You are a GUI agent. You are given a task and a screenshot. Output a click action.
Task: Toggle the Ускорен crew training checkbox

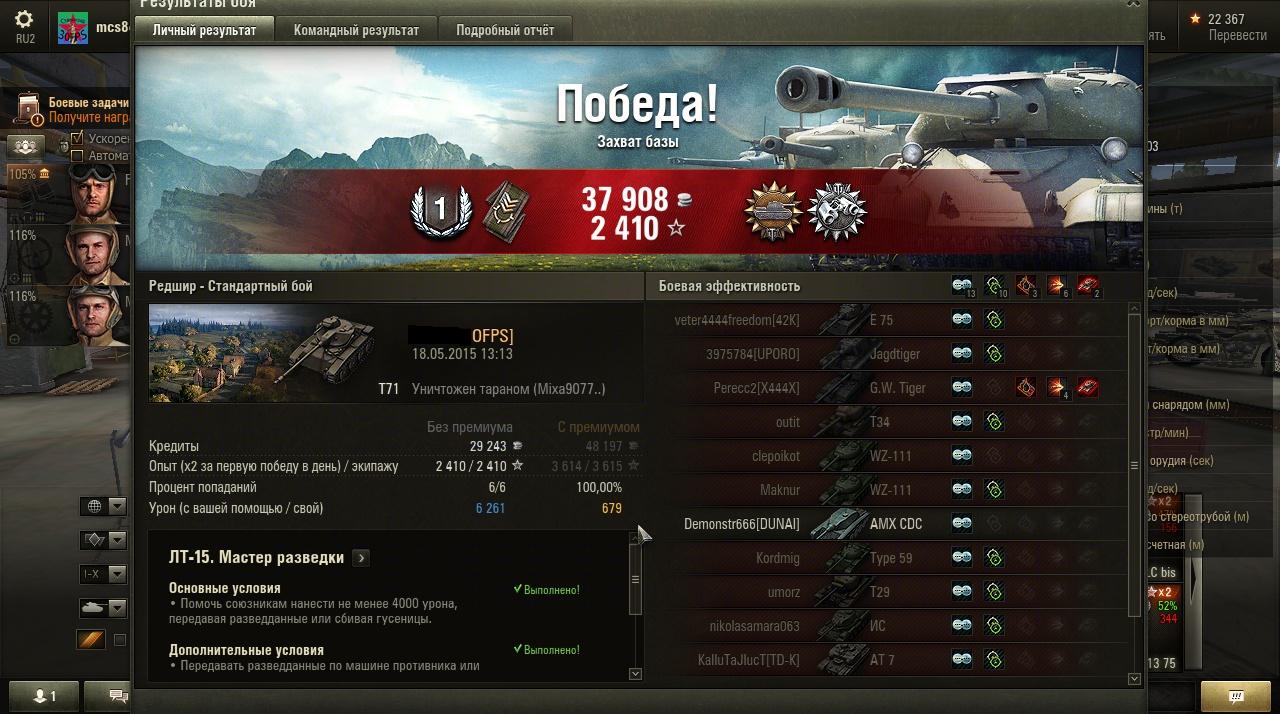77,138
